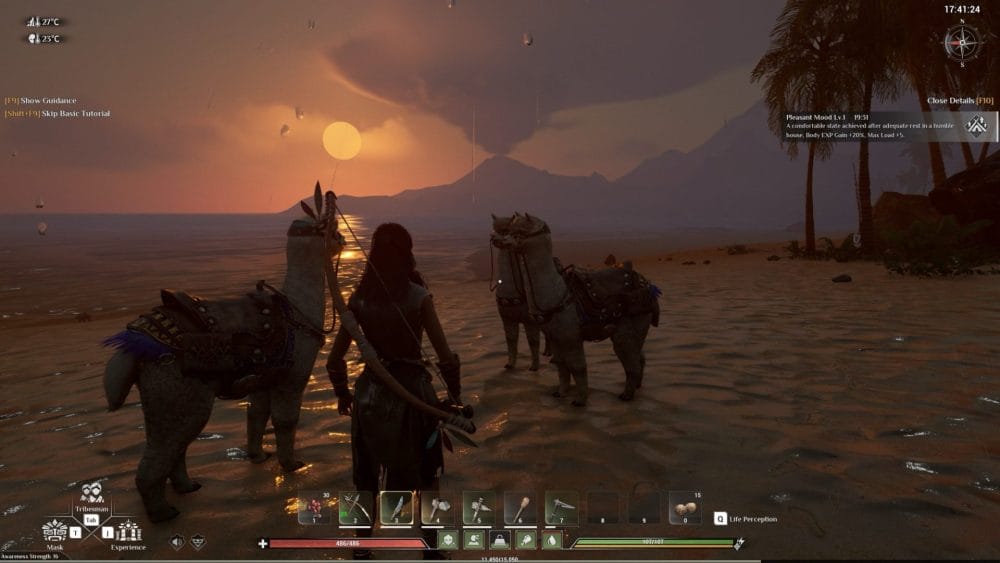Open the Mask menu

[x=55, y=531]
